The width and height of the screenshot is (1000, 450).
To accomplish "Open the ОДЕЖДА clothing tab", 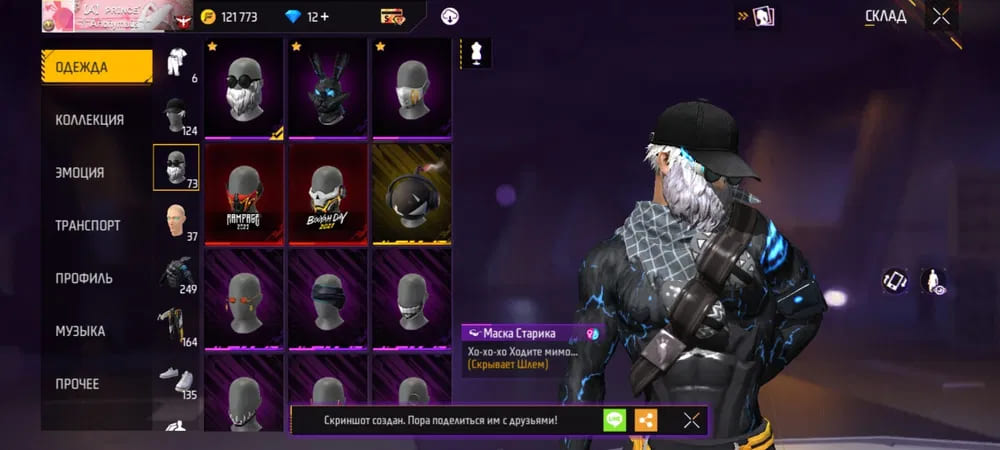I will 96,67.
